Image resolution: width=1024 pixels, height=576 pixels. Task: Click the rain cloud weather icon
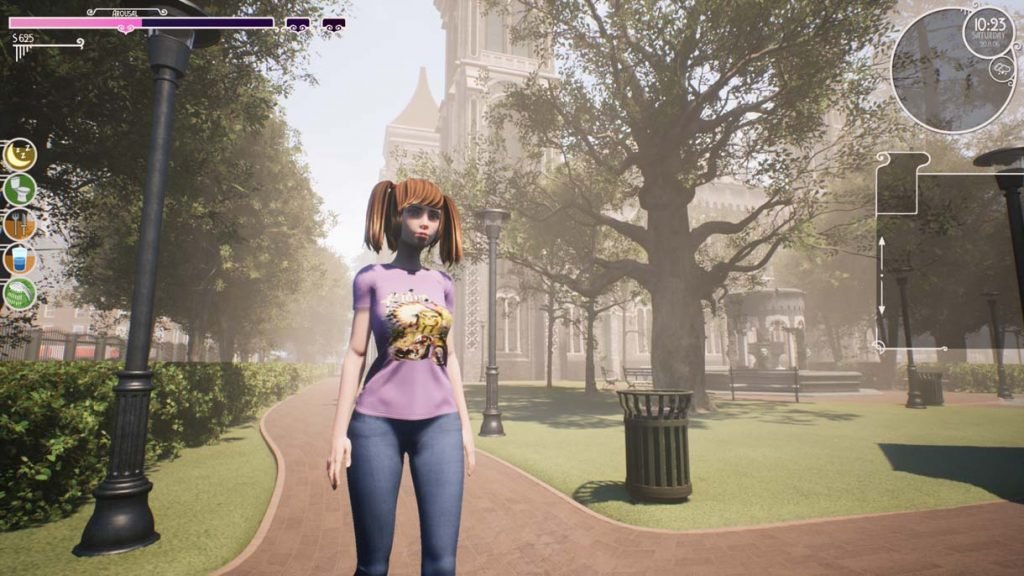1001,68
